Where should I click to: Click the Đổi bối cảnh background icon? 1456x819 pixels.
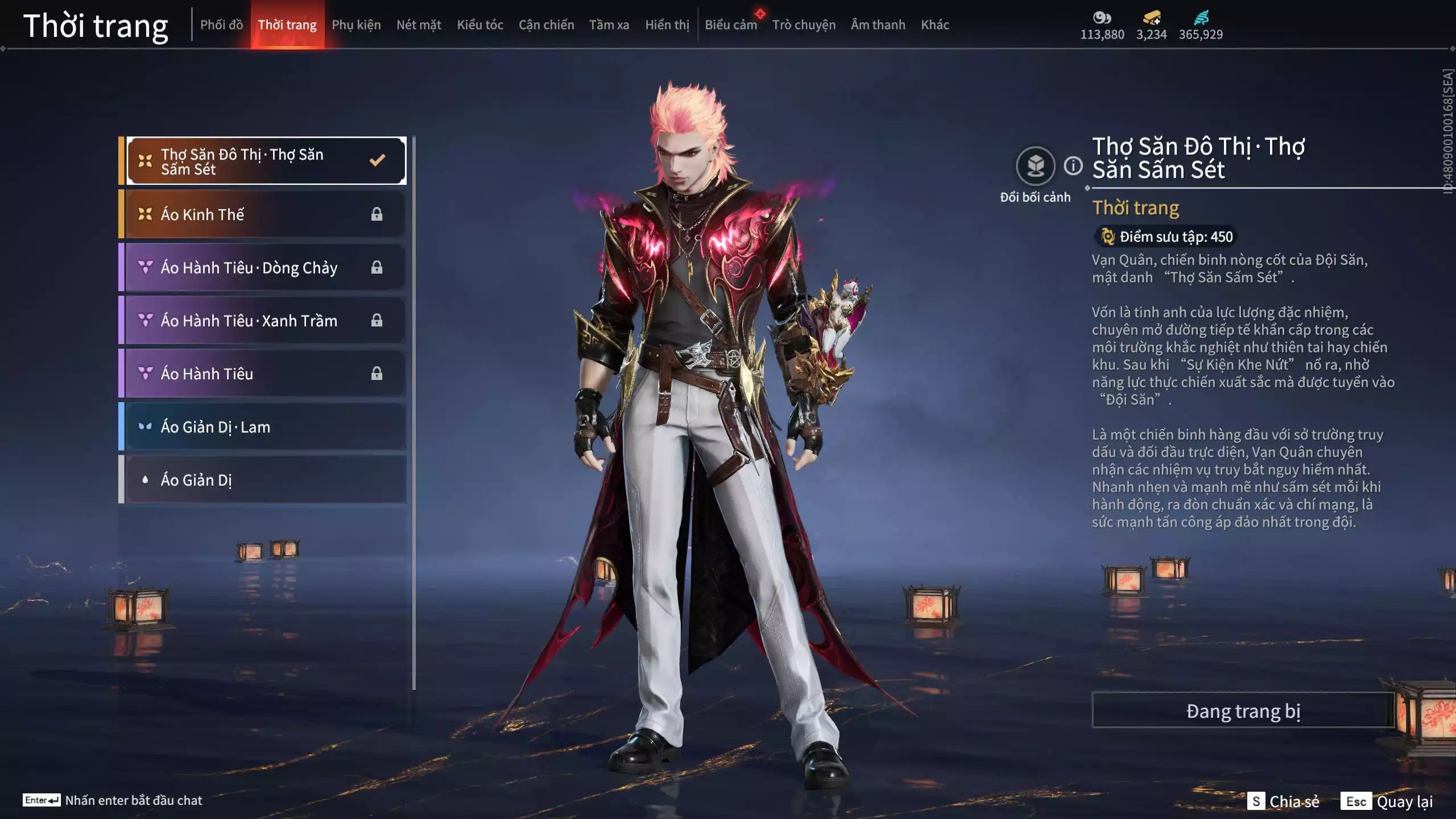pos(1035,166)
